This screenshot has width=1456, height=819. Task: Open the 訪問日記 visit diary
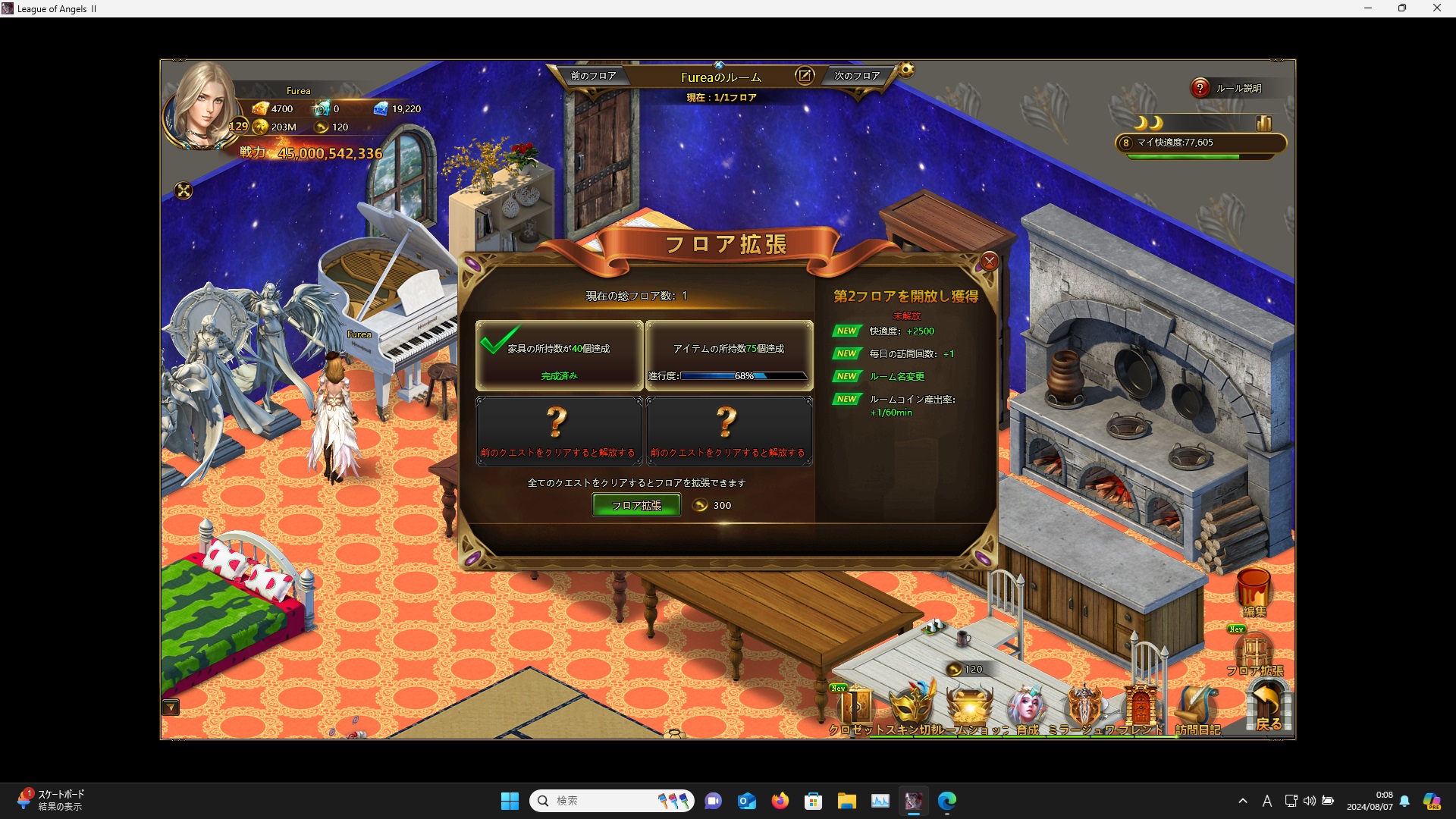click(1197, 710)
